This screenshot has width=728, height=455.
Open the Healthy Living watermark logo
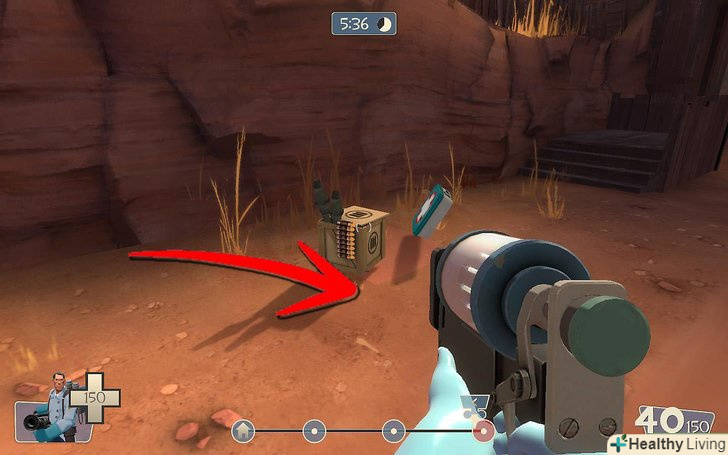pos(666,441)
